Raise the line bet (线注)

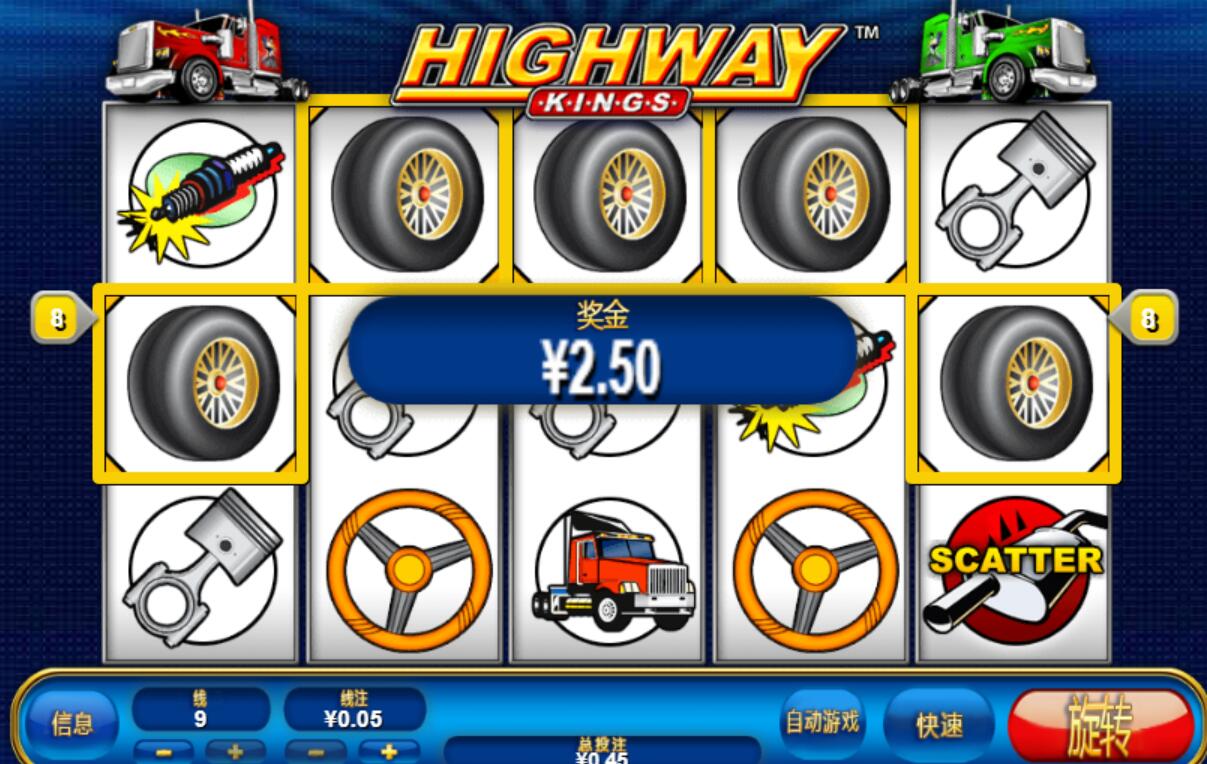pos(389,751)
